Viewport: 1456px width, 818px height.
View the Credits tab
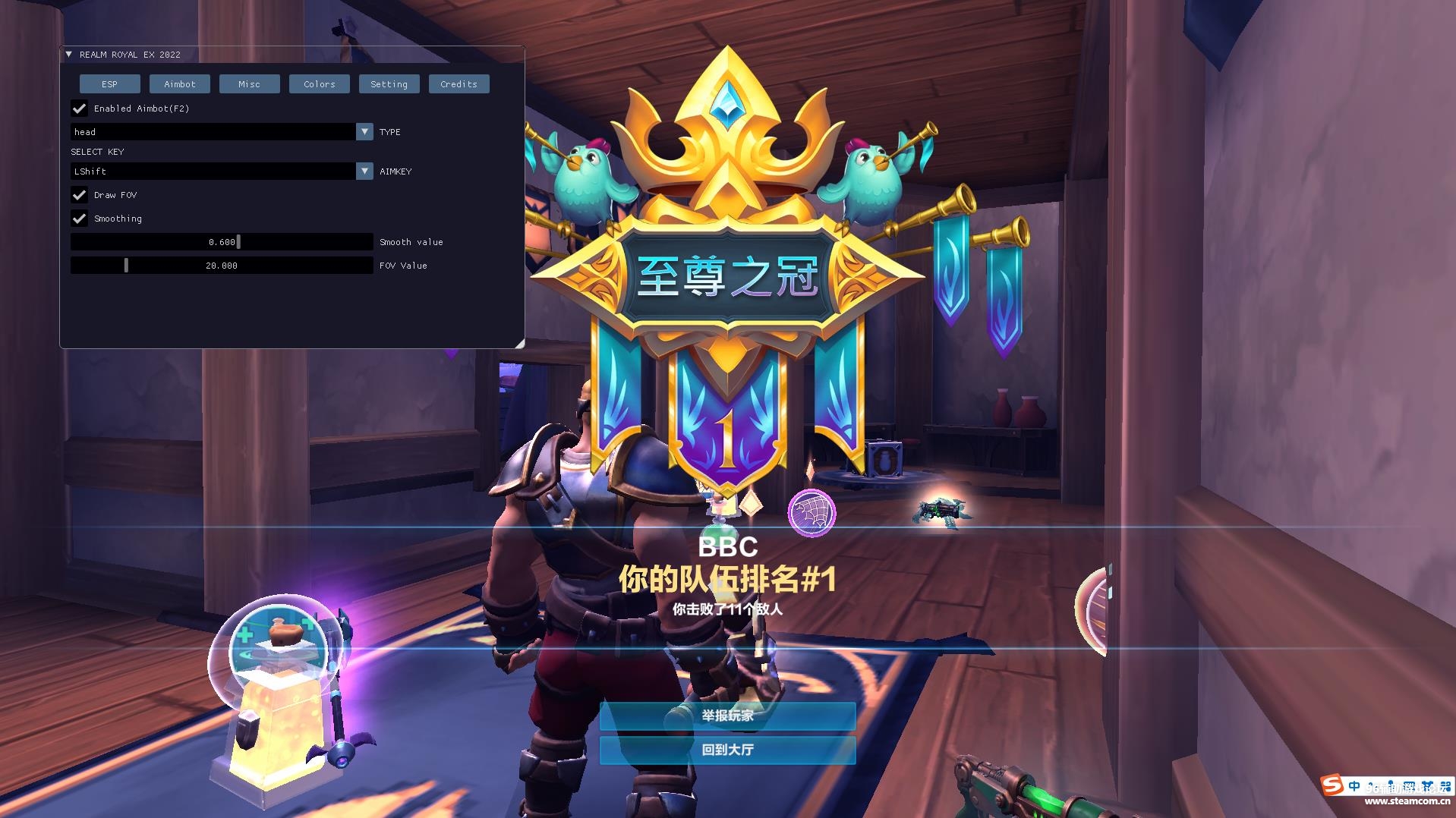[459, 84]
